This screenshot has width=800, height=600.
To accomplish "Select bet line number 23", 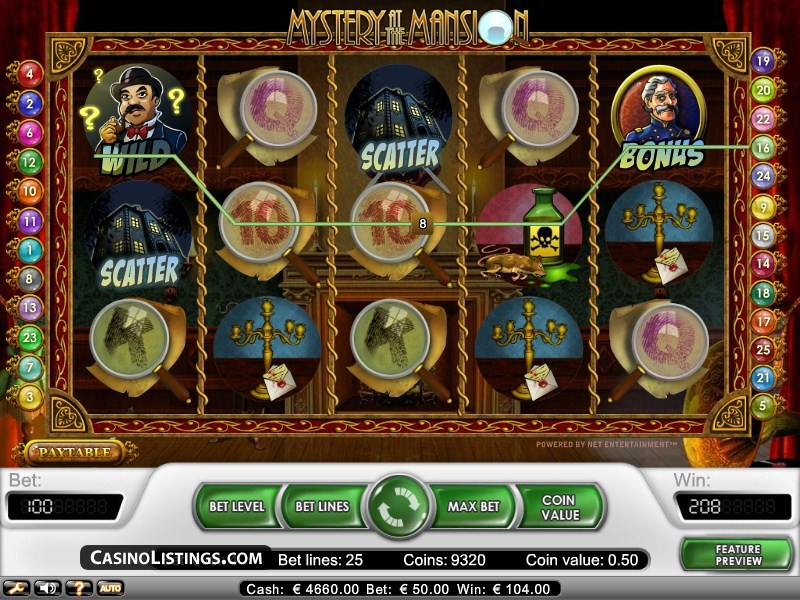I will [30, 338].
